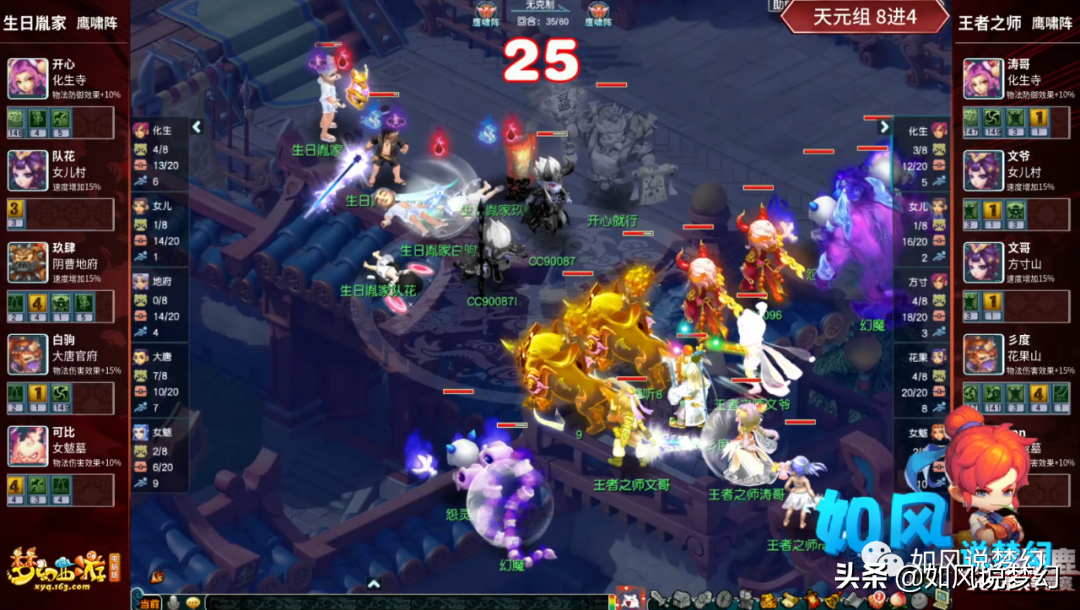Choose 队花 portrait from 生日胤家 roster
The height and width of the screenshot is (610, 1080).
[27, 171]
